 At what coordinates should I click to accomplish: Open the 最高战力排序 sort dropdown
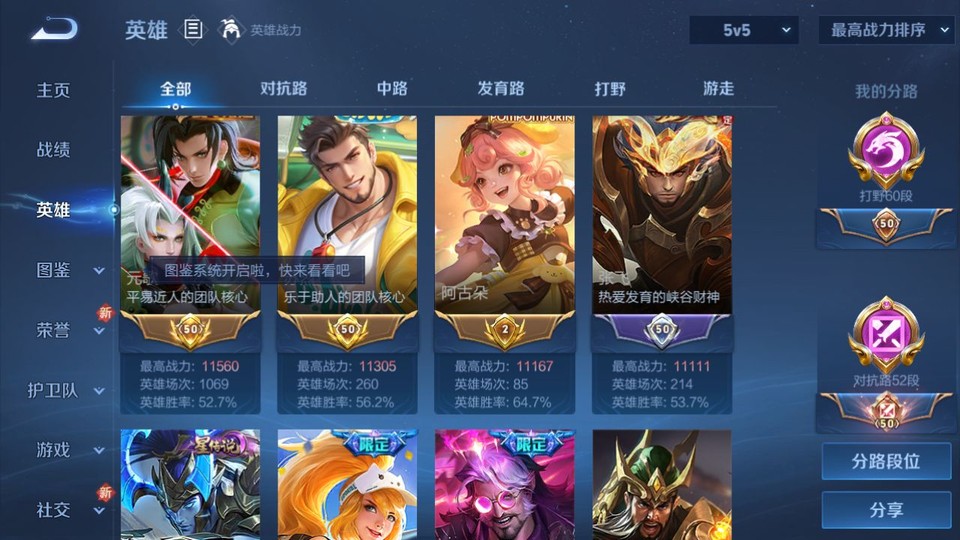[x=887, y=30]
